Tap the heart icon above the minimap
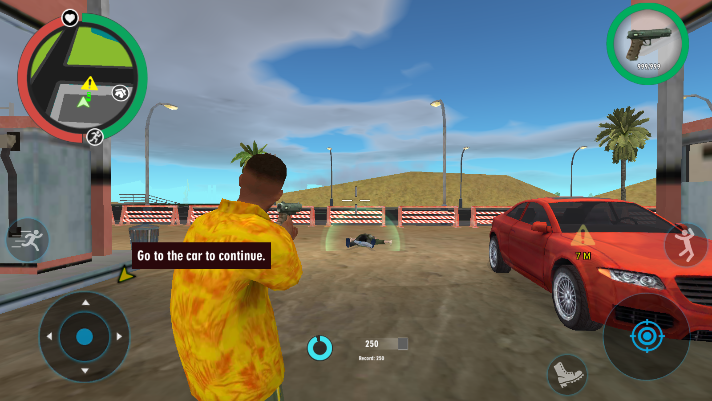 [x=70, y=17]
